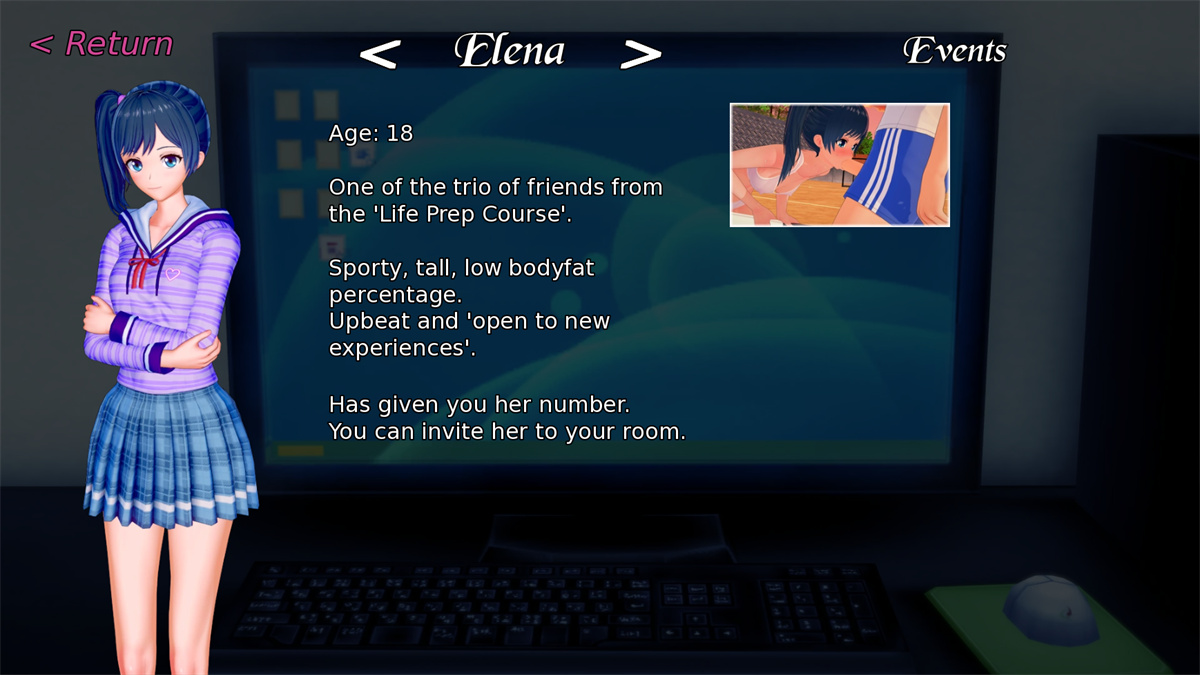Show the previous character profile

[x=379, y=54]
